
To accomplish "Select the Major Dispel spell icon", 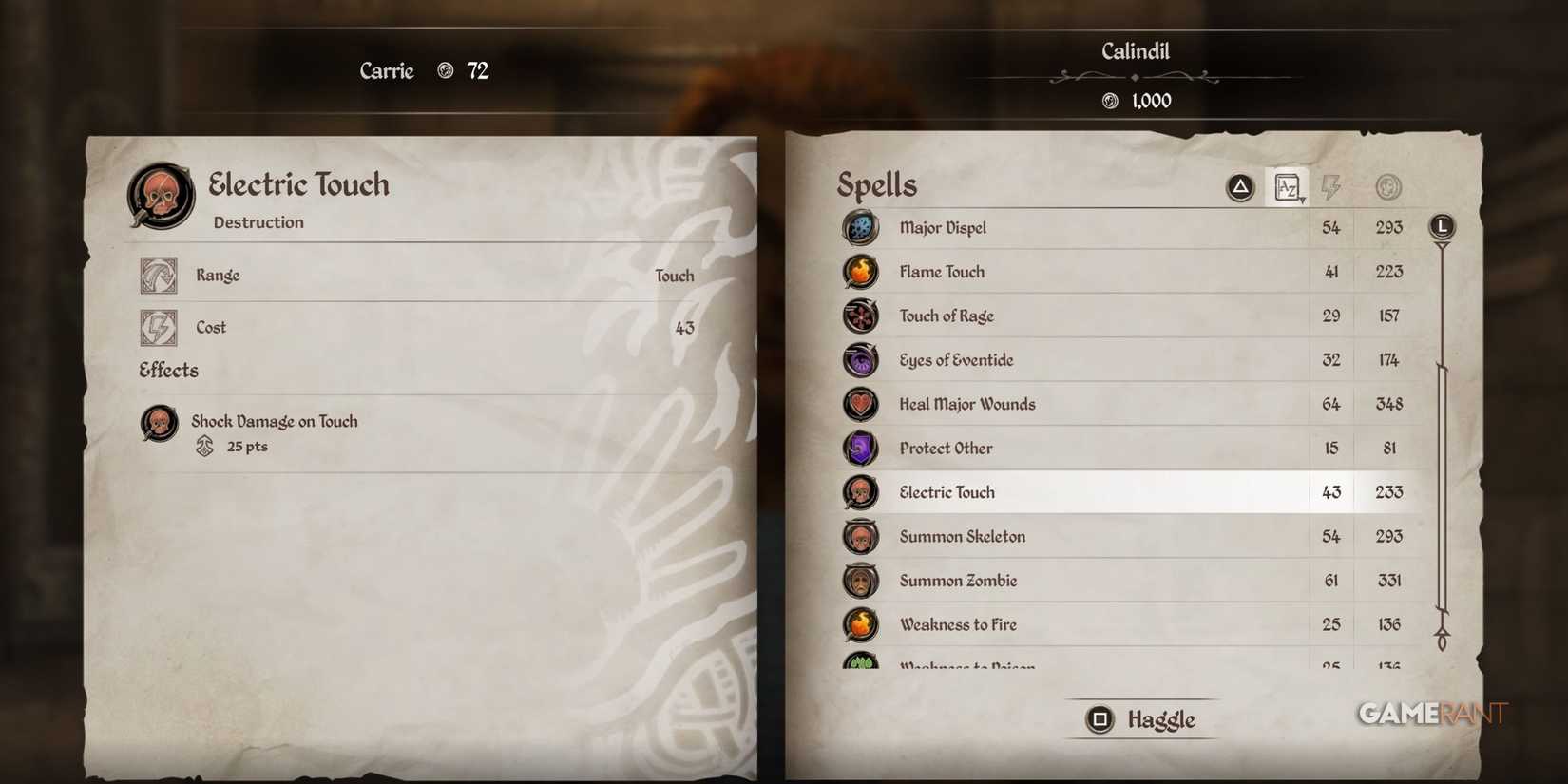I will click(x=860, y=228).
